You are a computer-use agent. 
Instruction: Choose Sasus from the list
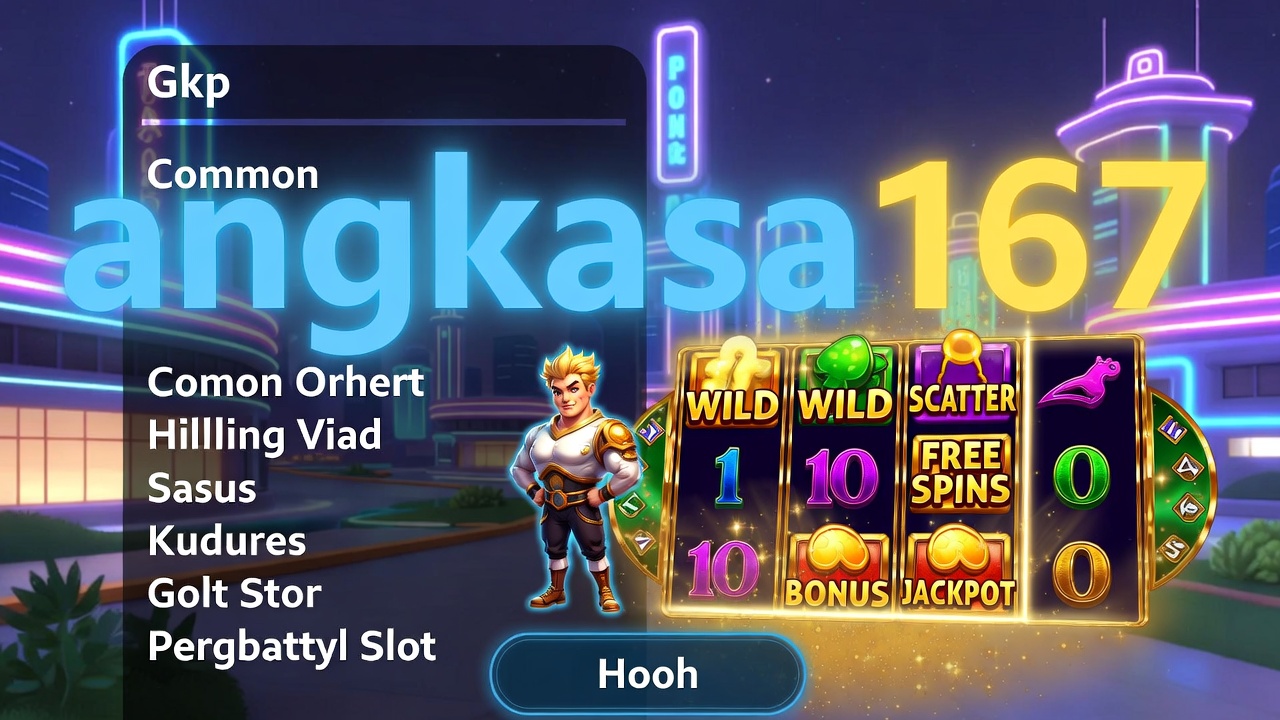pos(202,488)
